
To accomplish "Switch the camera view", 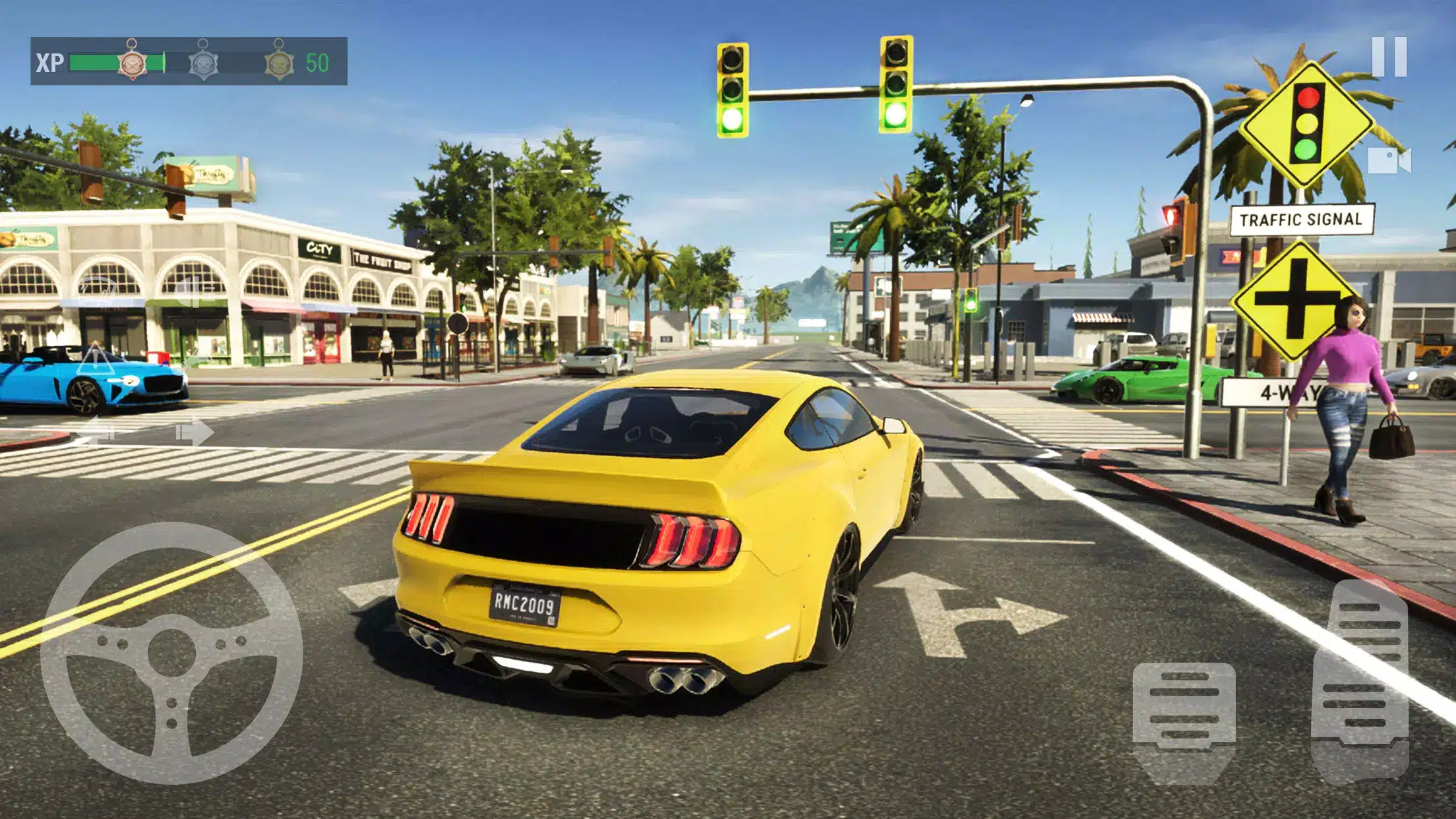I will pyautogui.click(x=1389, y=161).
